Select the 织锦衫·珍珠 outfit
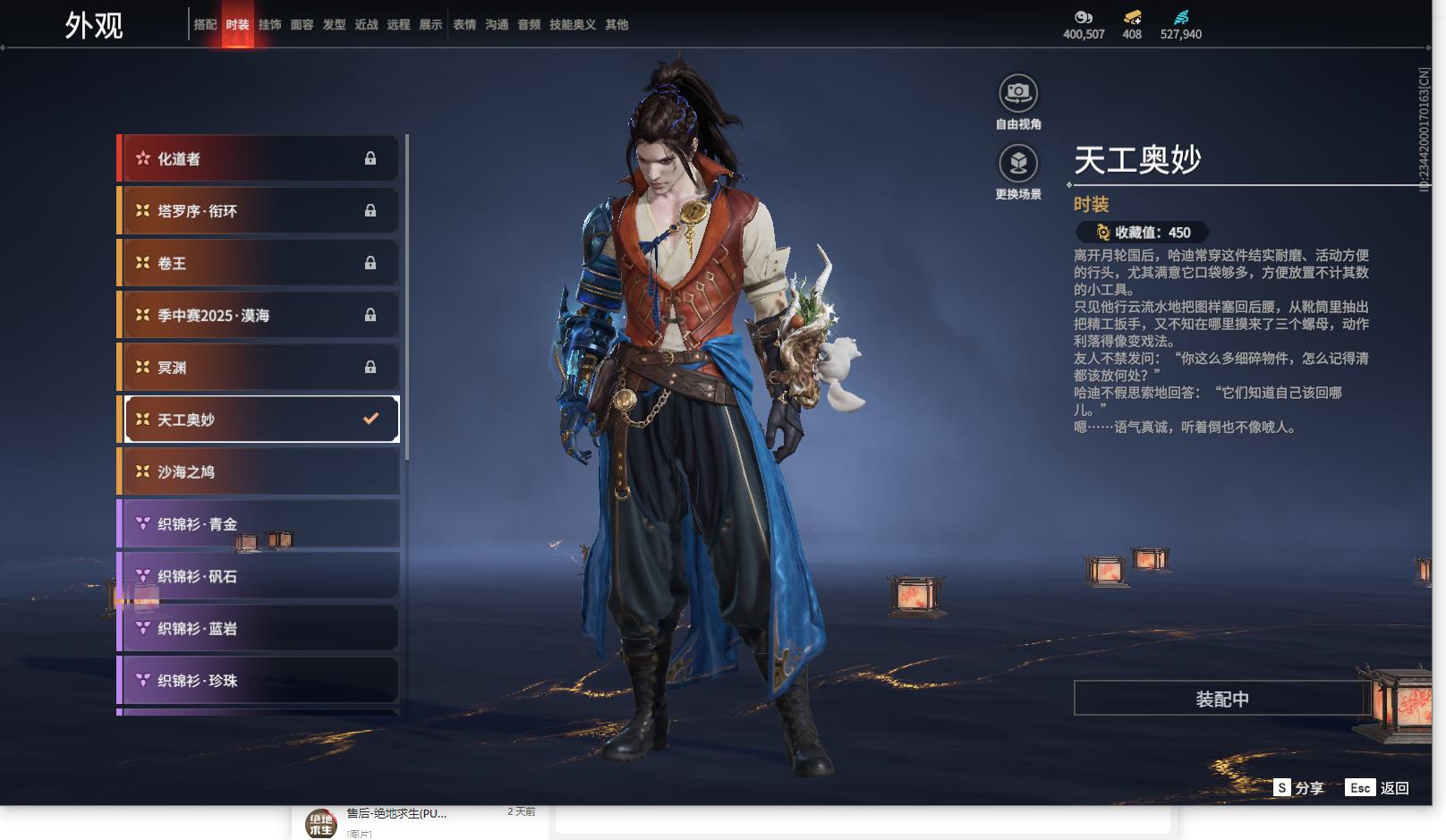The height and width of the screenshot is (840, 1446). (x=259, y=681)
